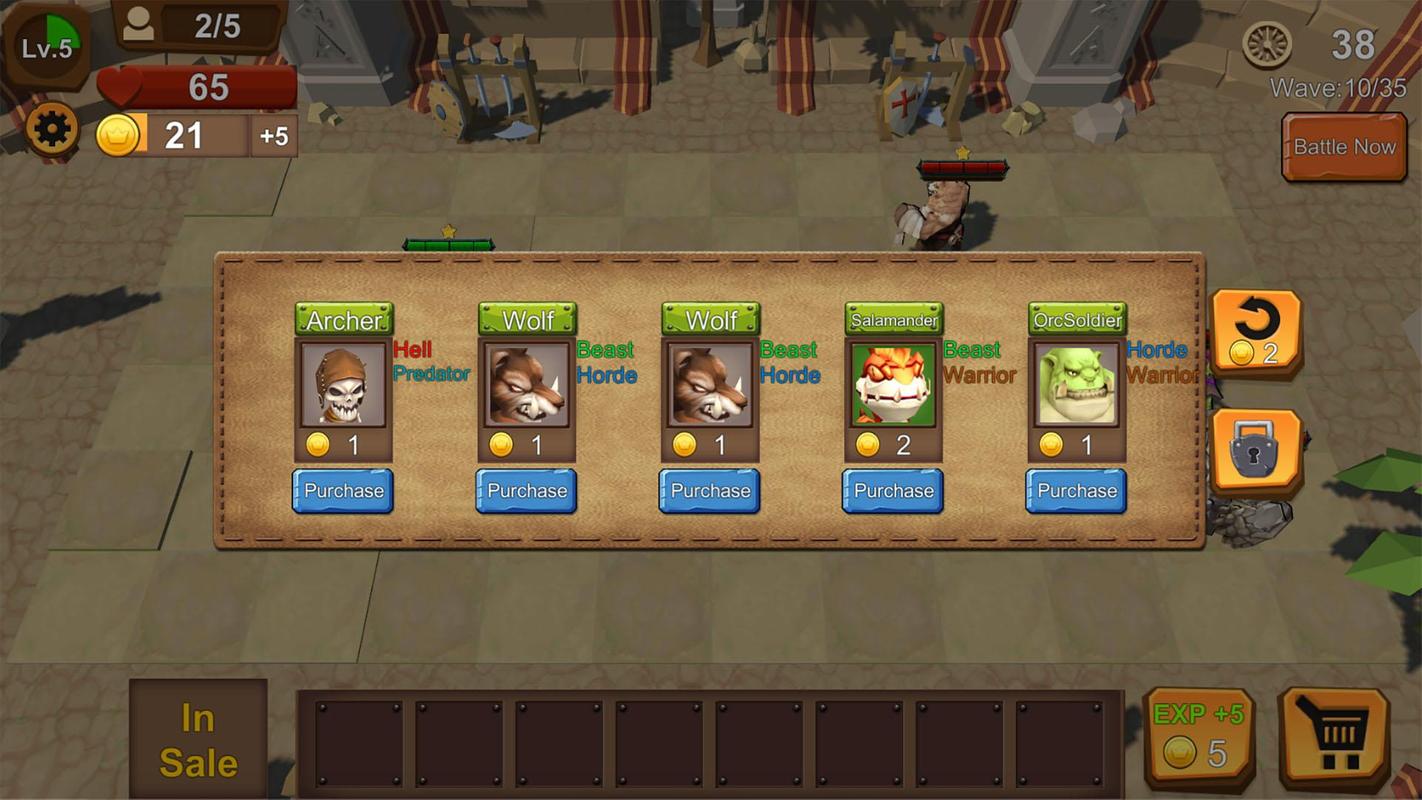This screenshot has width=1422, height=800.
Task: Lock the shop with the padlock button
Action: (x=1257, y=452)
